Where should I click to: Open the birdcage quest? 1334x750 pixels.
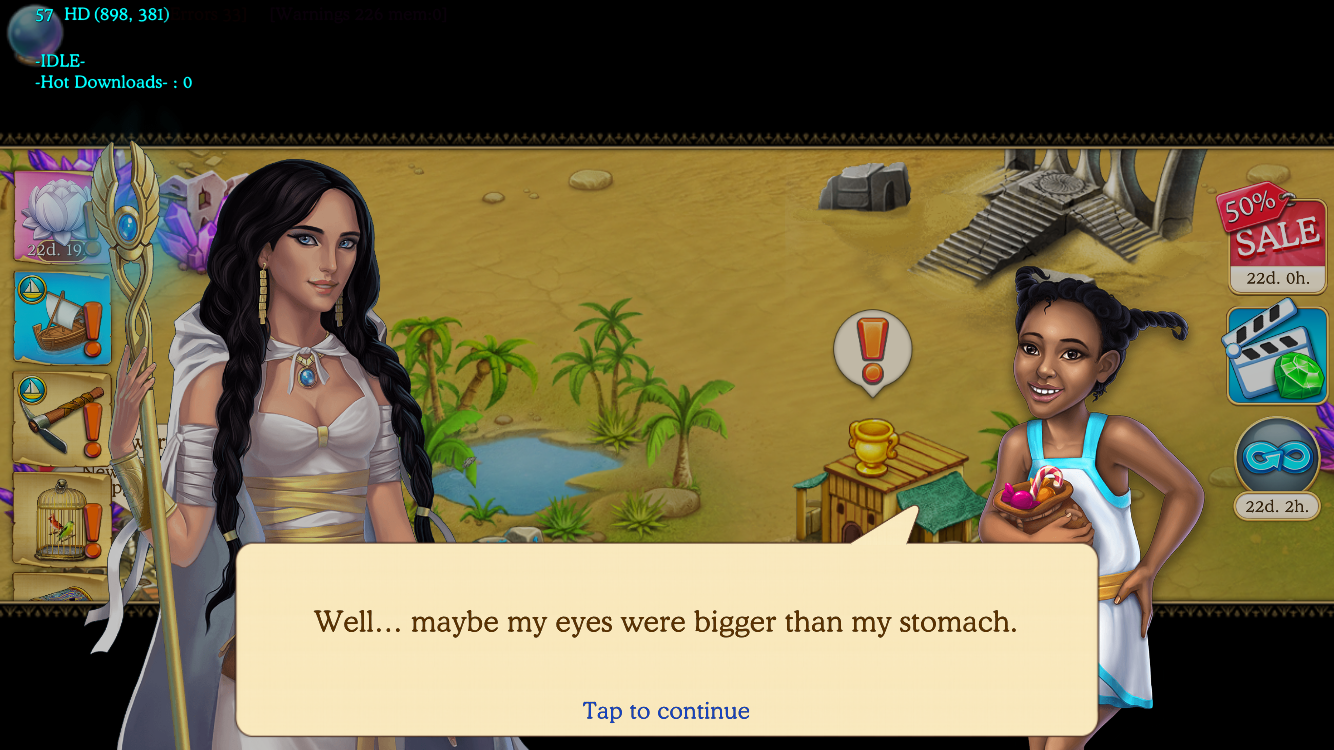coord(62,518)
